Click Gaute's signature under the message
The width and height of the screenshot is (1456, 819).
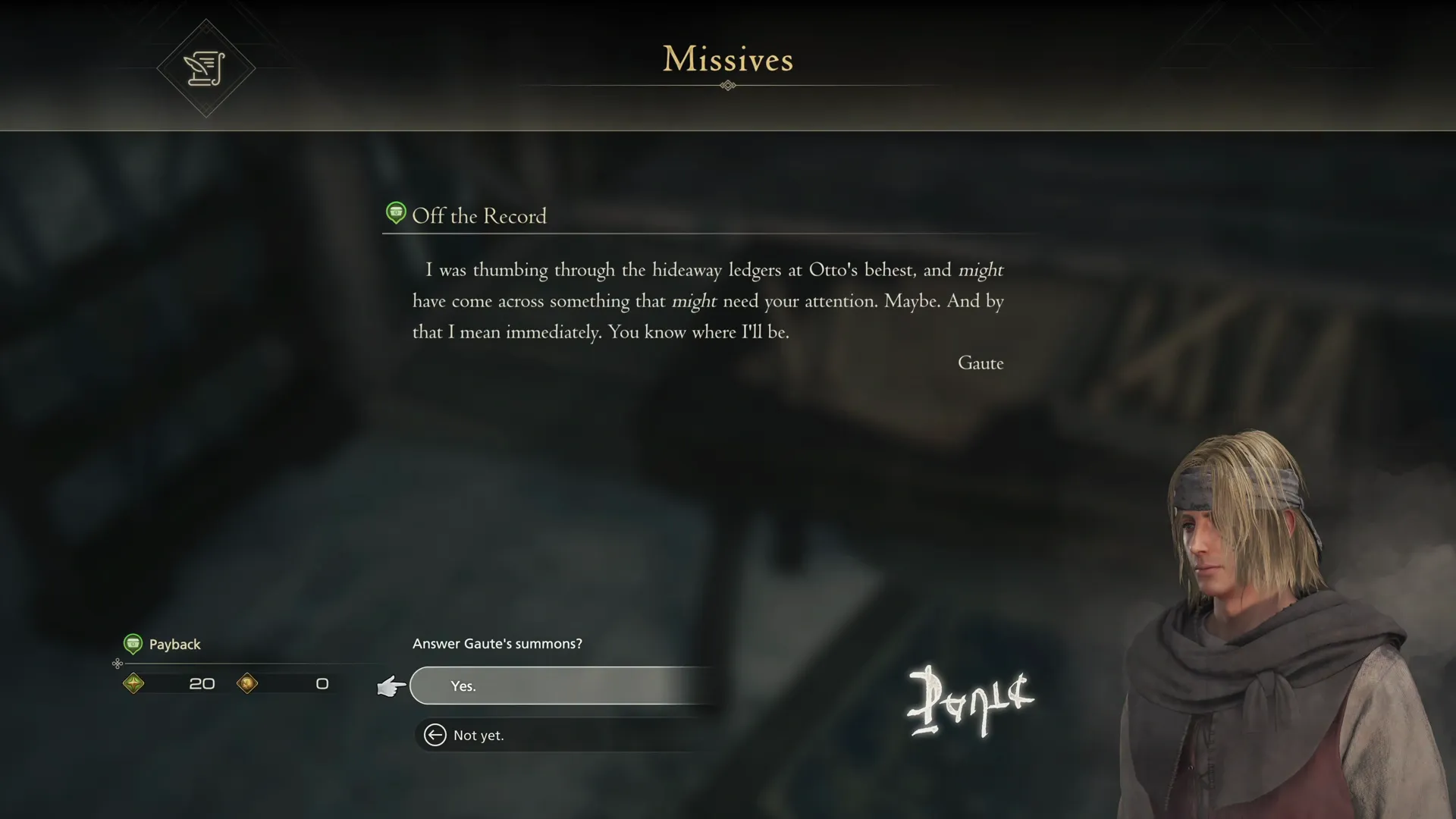(981, 362)
